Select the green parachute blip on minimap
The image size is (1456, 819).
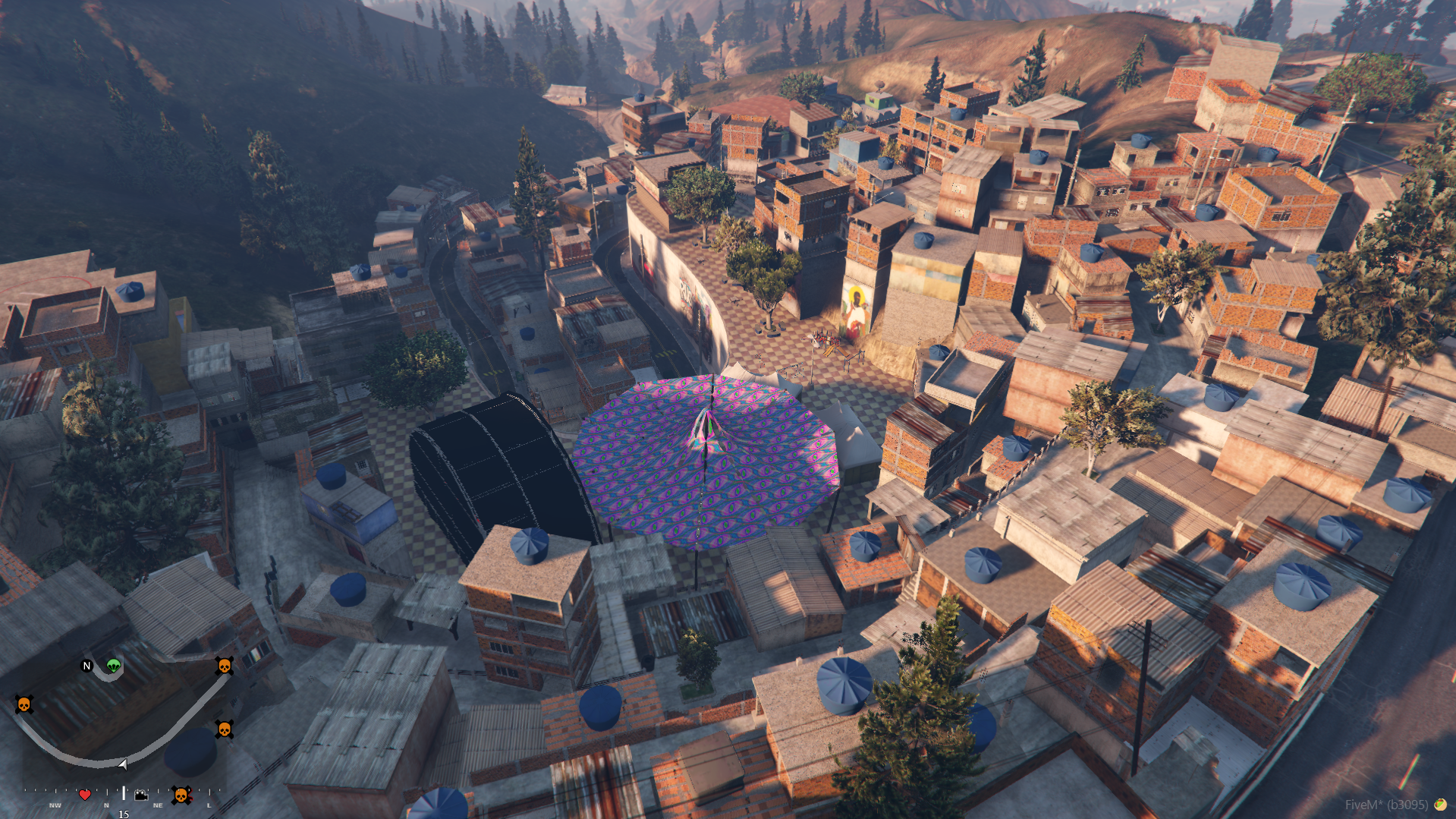(x=114, y=666)
